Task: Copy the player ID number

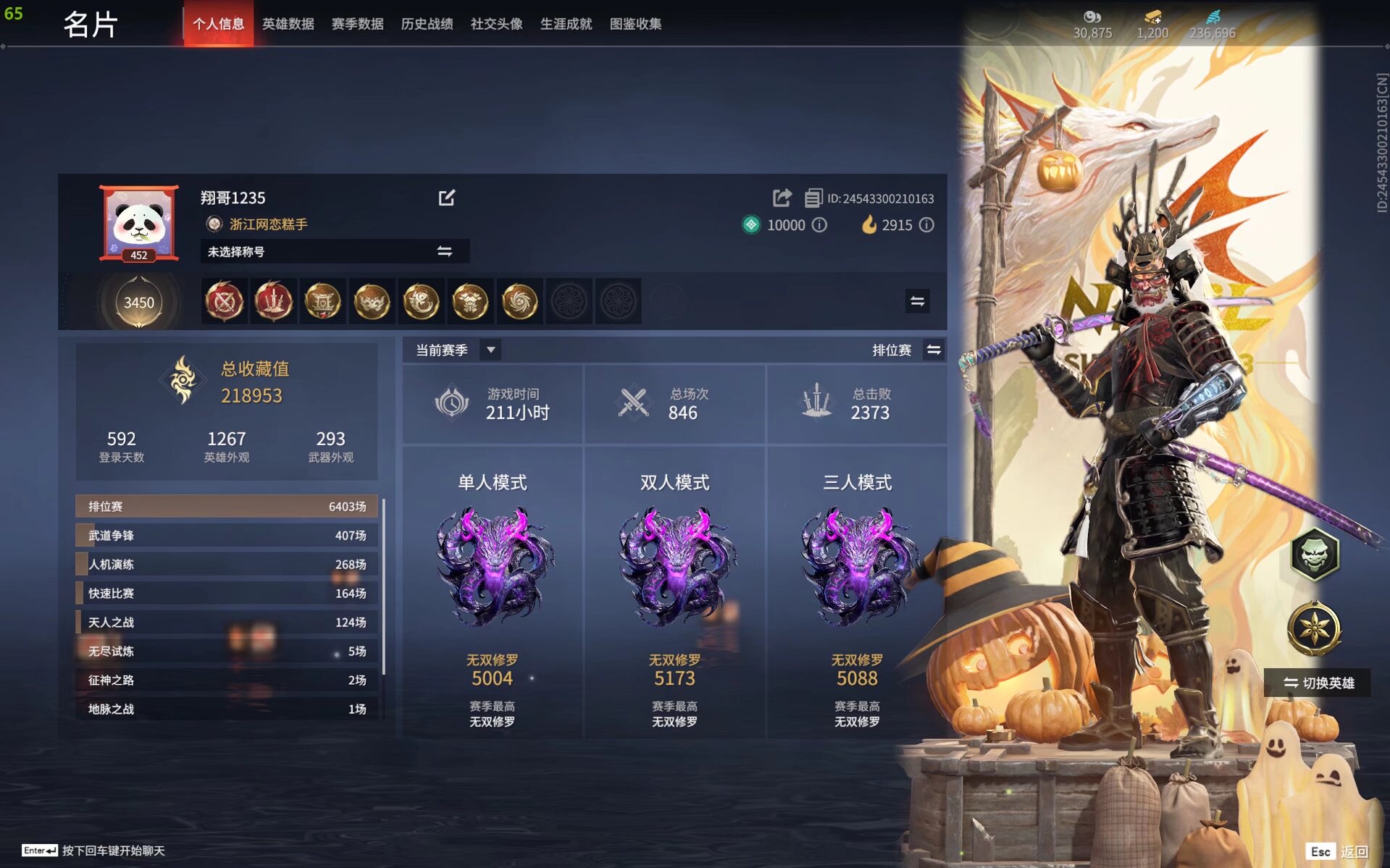Action: tap(813, 198)
